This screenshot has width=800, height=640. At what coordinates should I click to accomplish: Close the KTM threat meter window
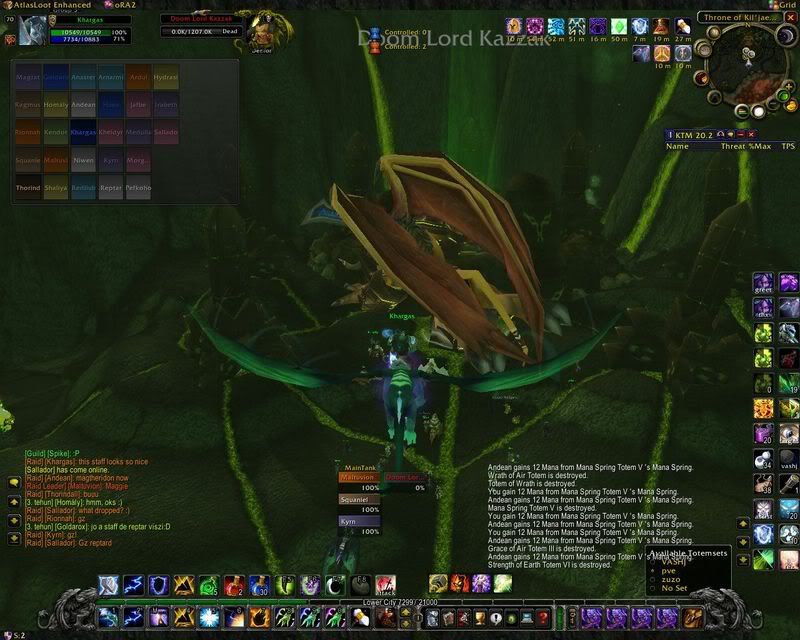tap(752, 133)
